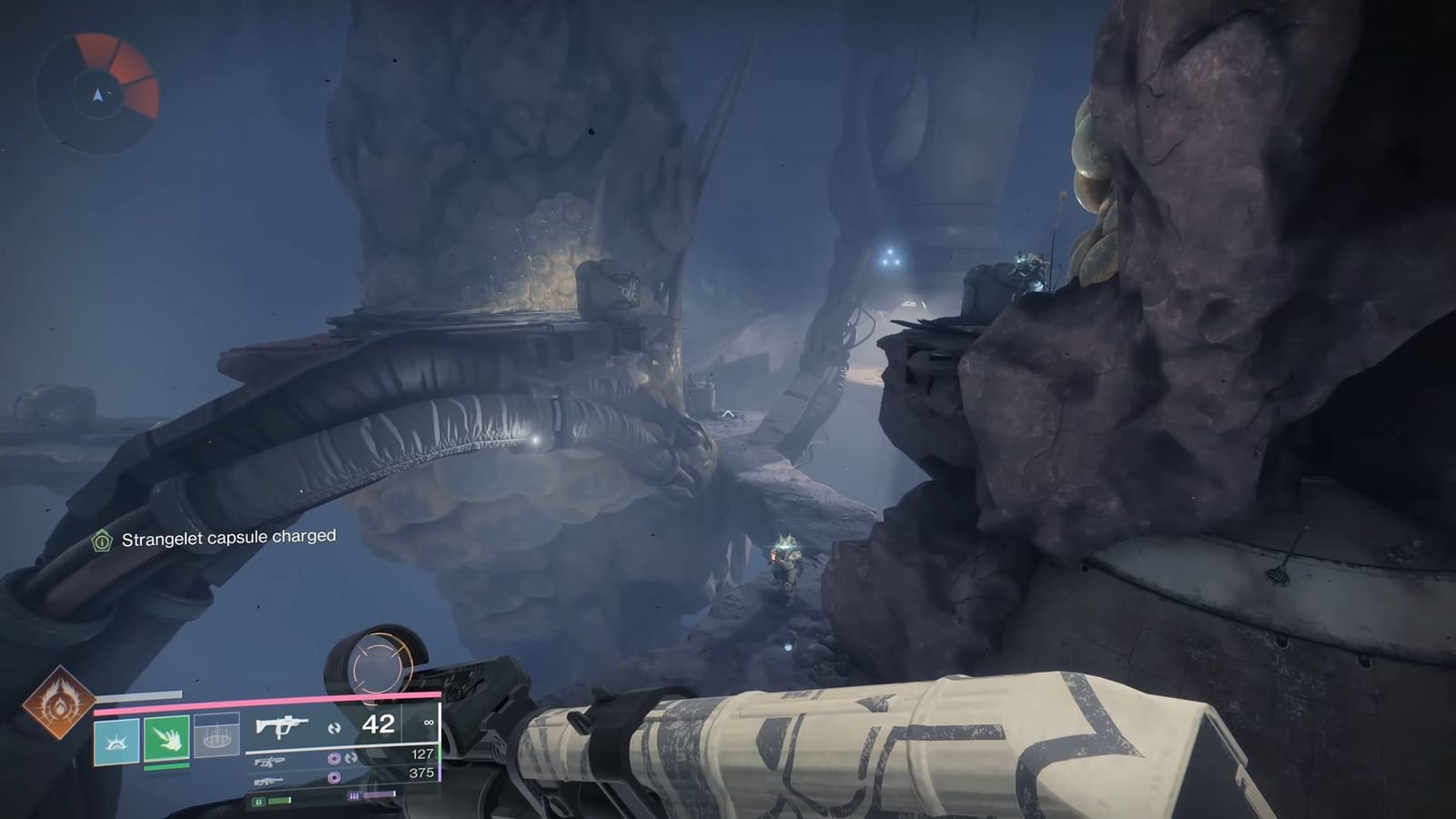
Task: Click the hexagonal Strangelet capsule buff icon
Action: (x=100, y=541)
